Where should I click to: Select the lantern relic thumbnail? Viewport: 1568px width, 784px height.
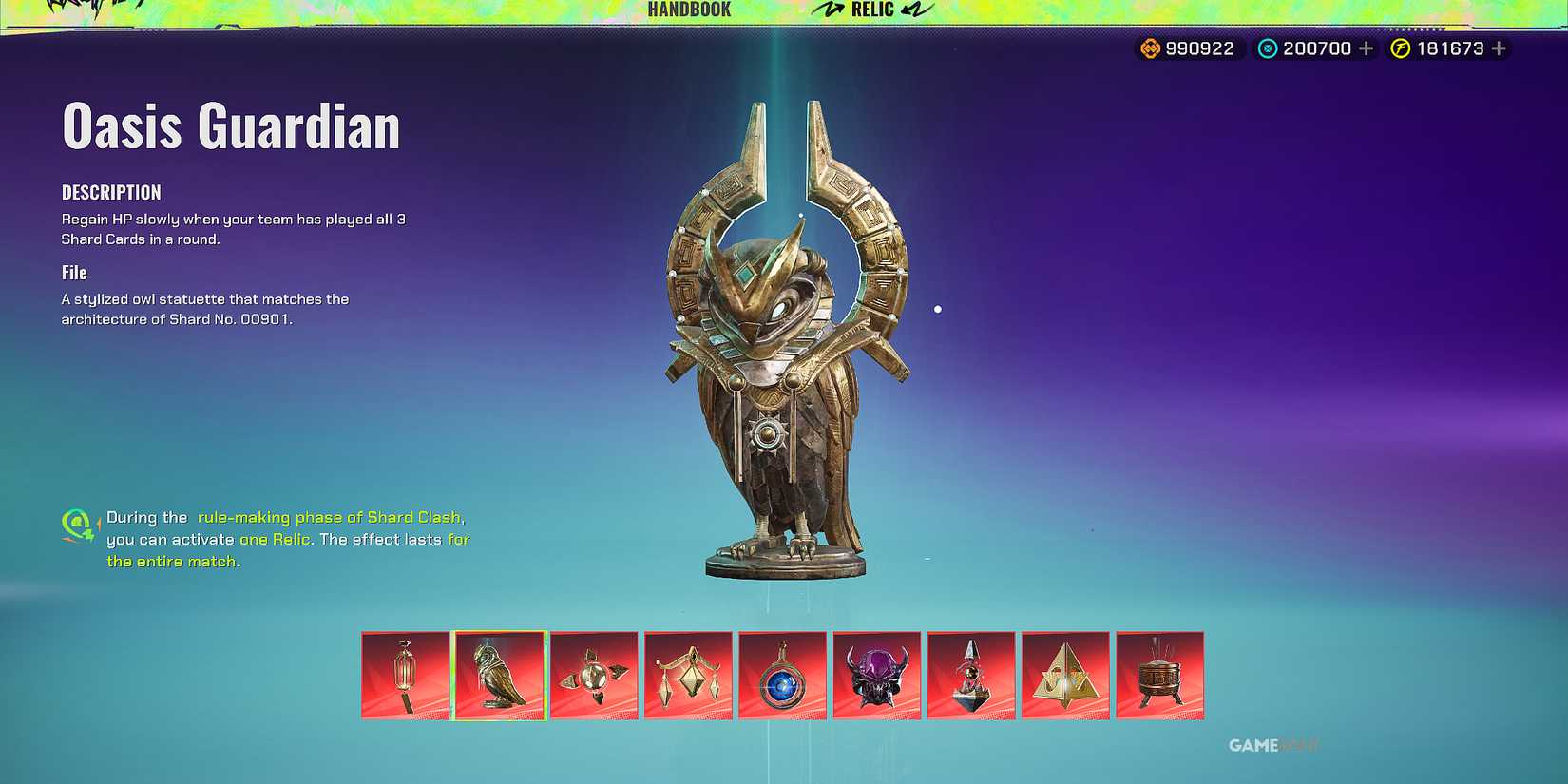[405, 676]
